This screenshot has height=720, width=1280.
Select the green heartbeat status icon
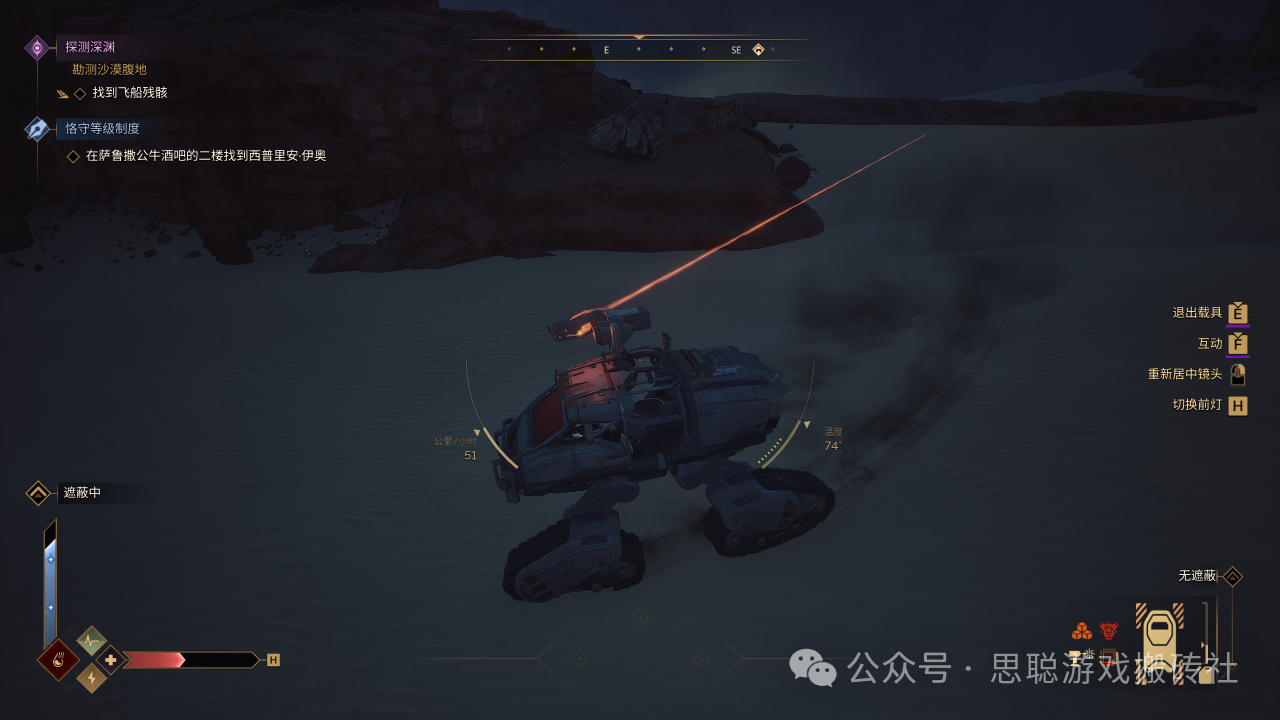[92, 640]
